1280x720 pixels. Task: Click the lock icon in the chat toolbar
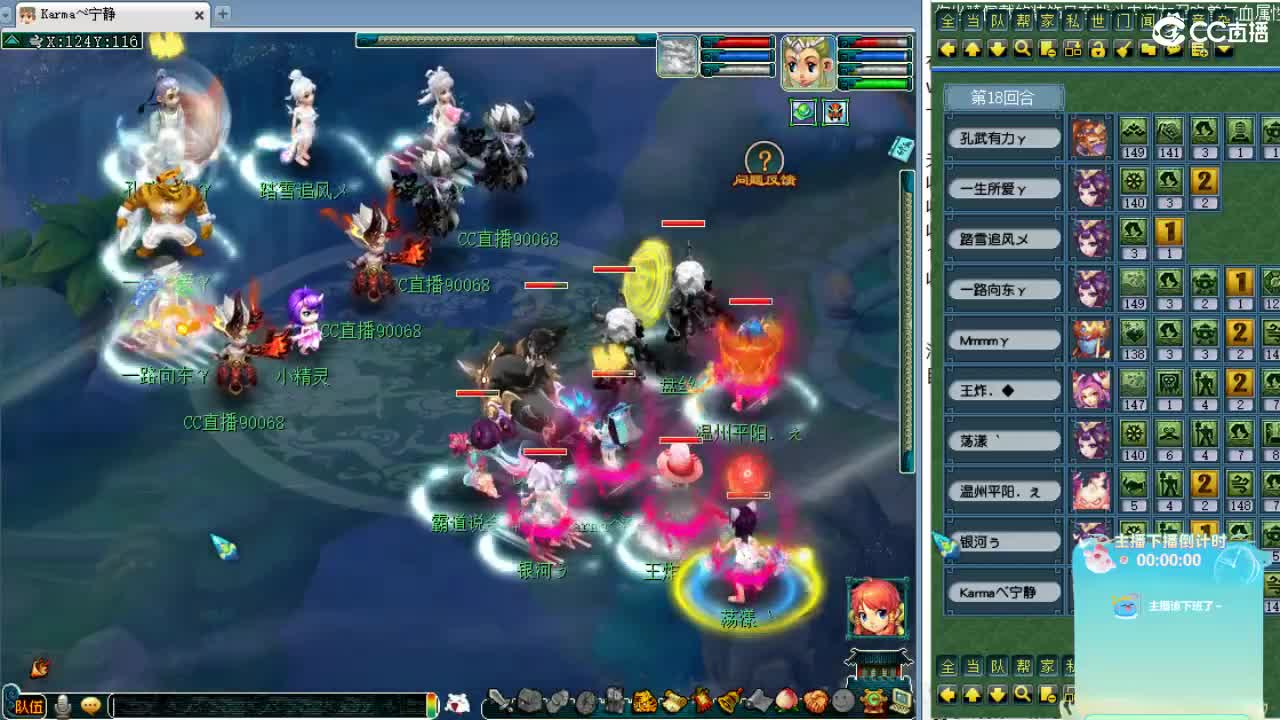(x=1097, y=50)
